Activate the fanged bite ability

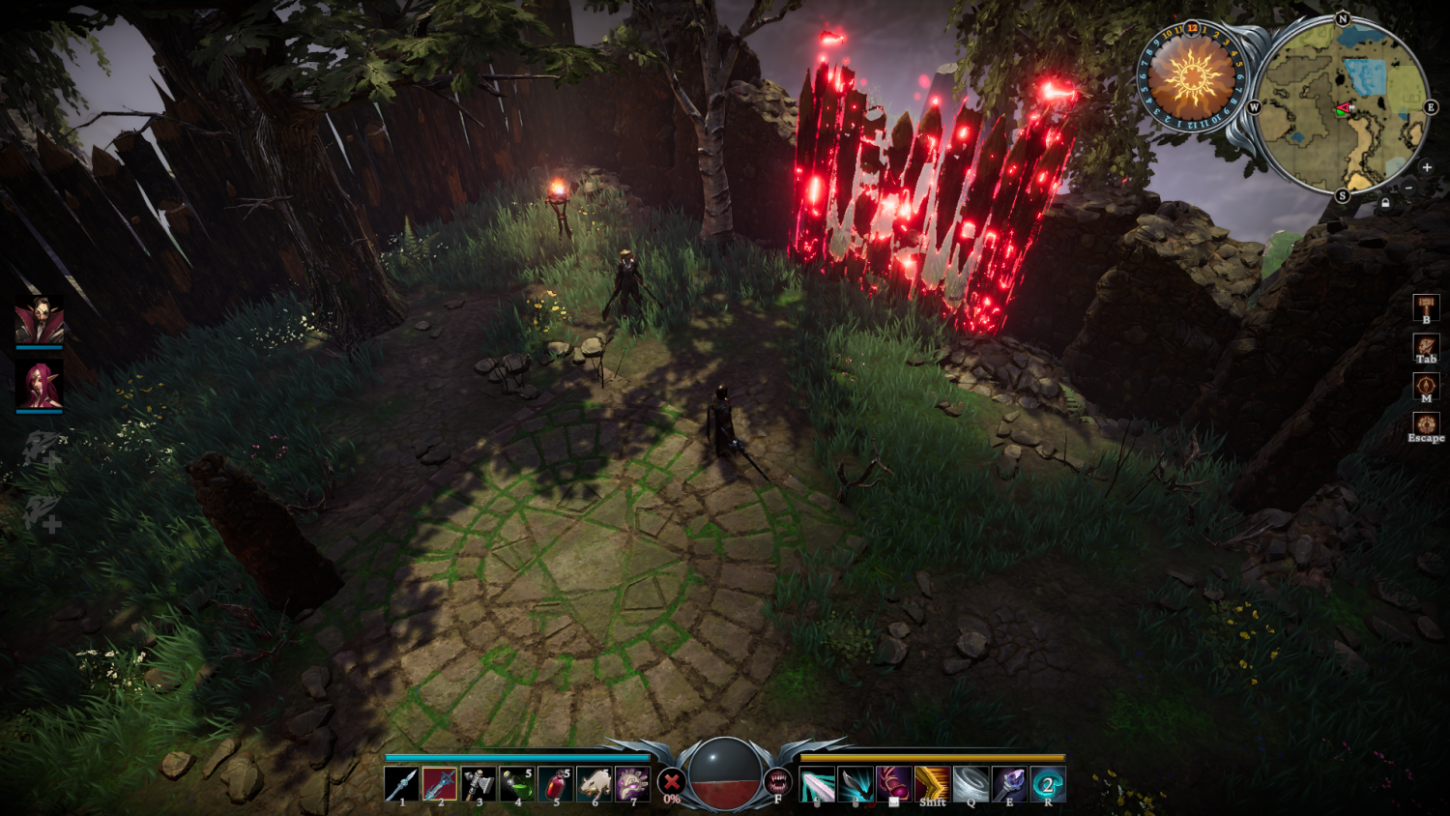(778, 781)
